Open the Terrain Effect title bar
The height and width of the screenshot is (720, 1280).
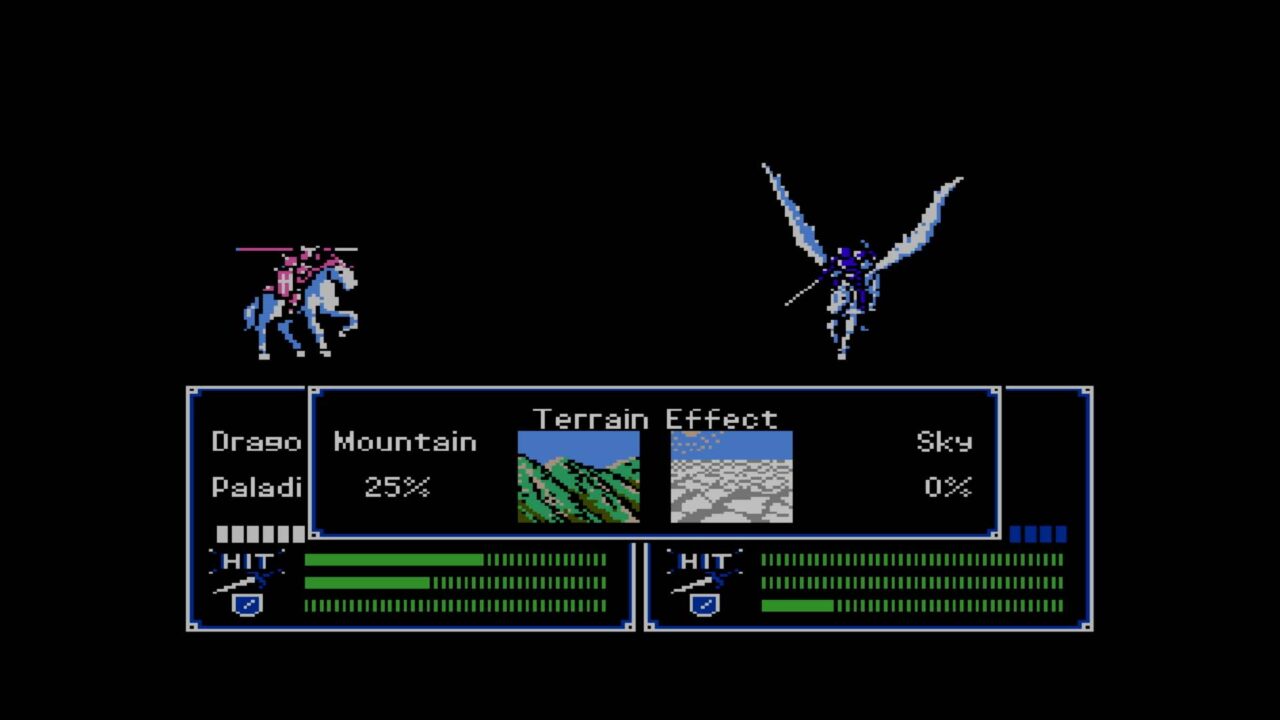pos(655,419)
